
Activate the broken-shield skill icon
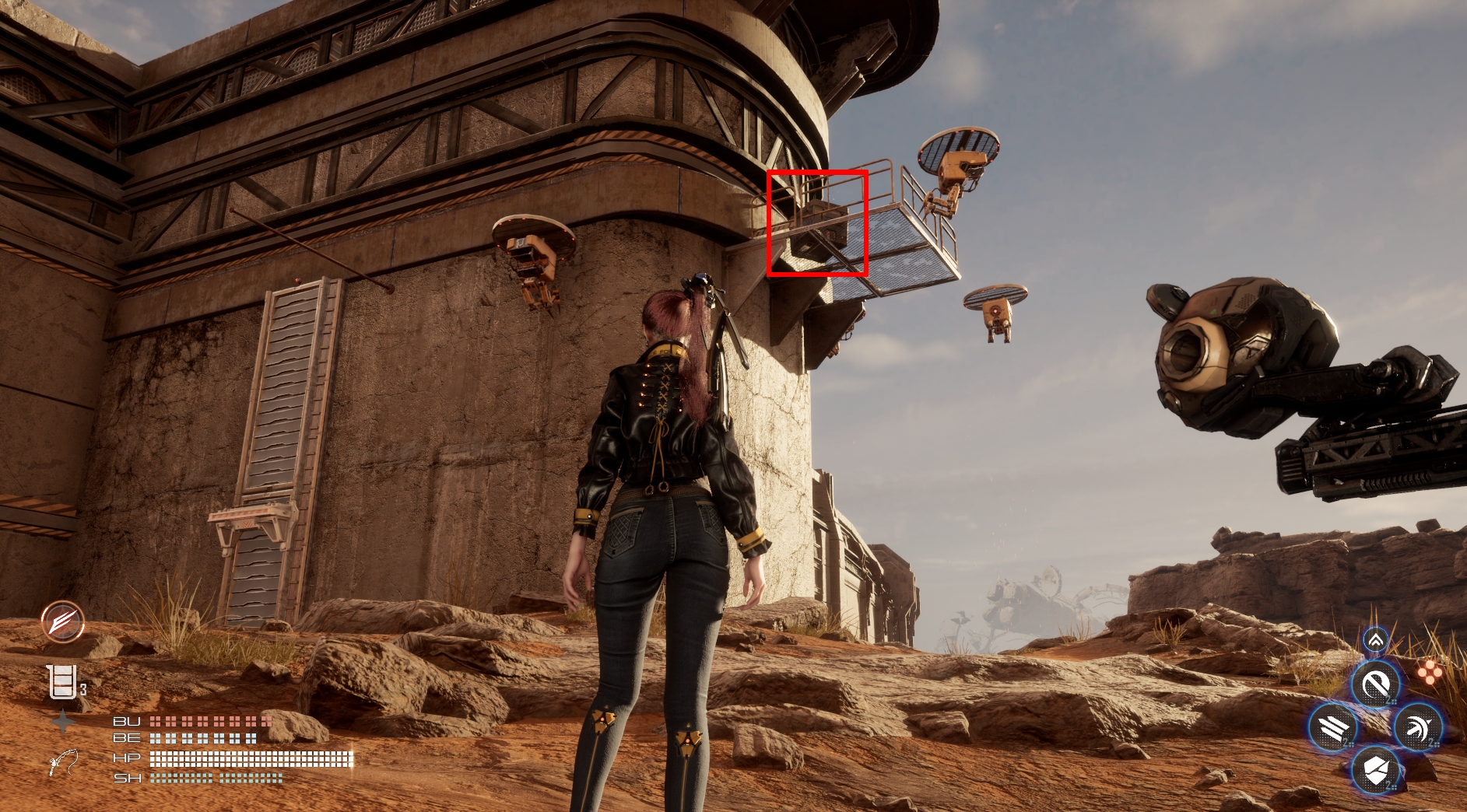coord(1375,771)
